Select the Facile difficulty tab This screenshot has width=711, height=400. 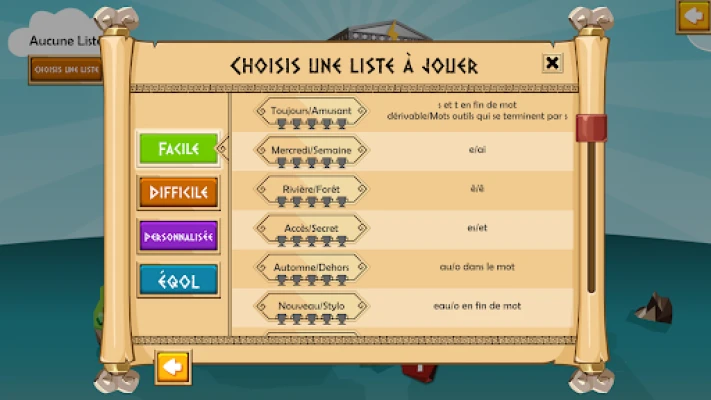(x=178, y=149)
